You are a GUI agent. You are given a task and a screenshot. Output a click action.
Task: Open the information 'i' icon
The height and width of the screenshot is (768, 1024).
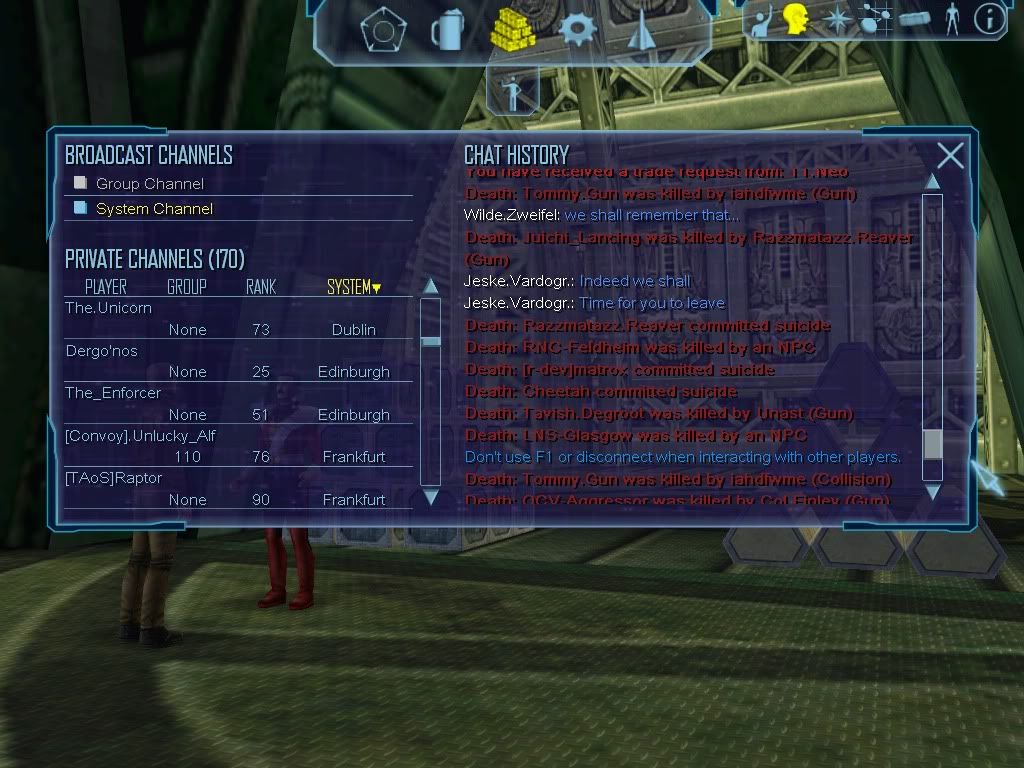(x=989, y=18)
